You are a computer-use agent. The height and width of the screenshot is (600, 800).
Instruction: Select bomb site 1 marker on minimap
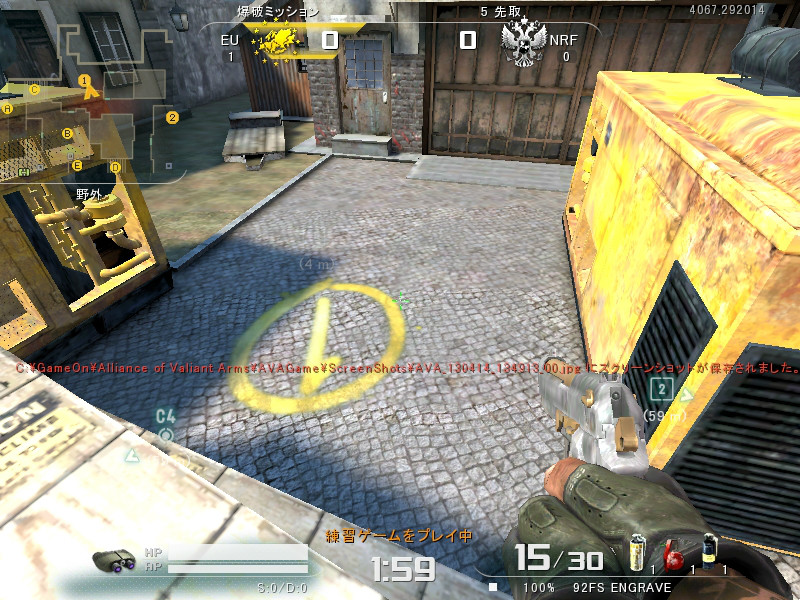pyautogui.click(x=85, y=80)
